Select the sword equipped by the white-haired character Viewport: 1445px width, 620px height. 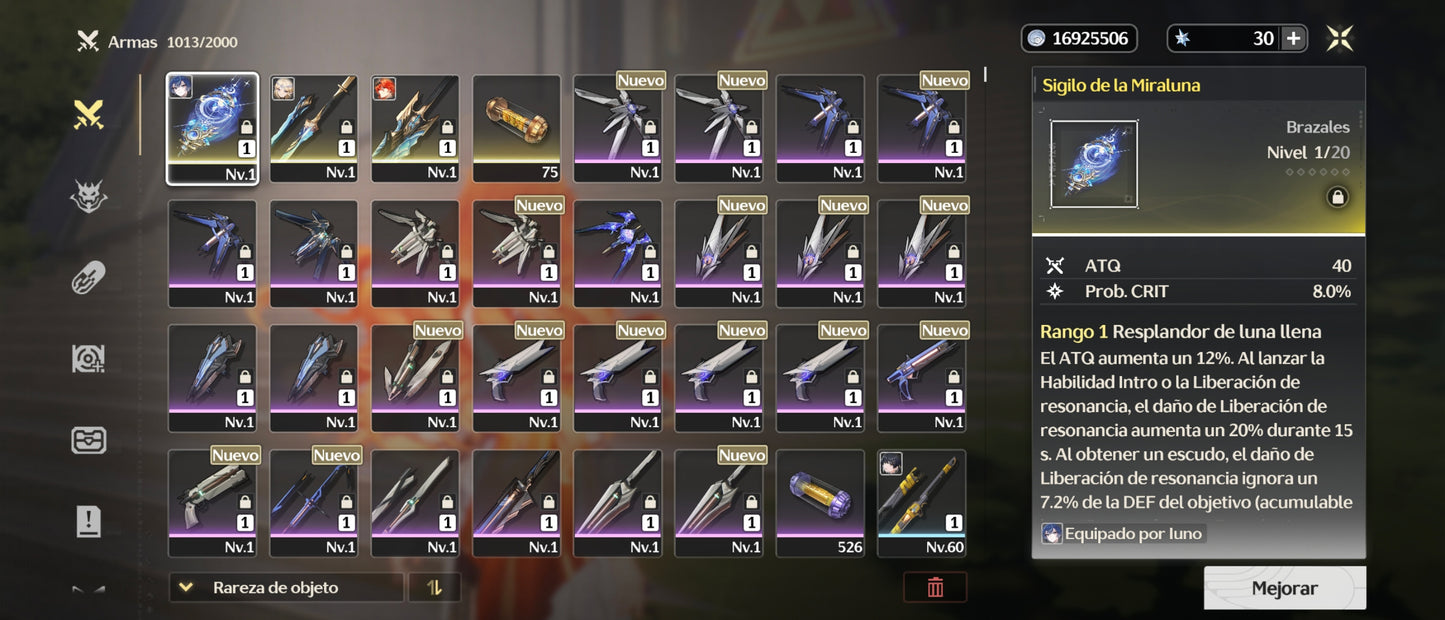313,128
